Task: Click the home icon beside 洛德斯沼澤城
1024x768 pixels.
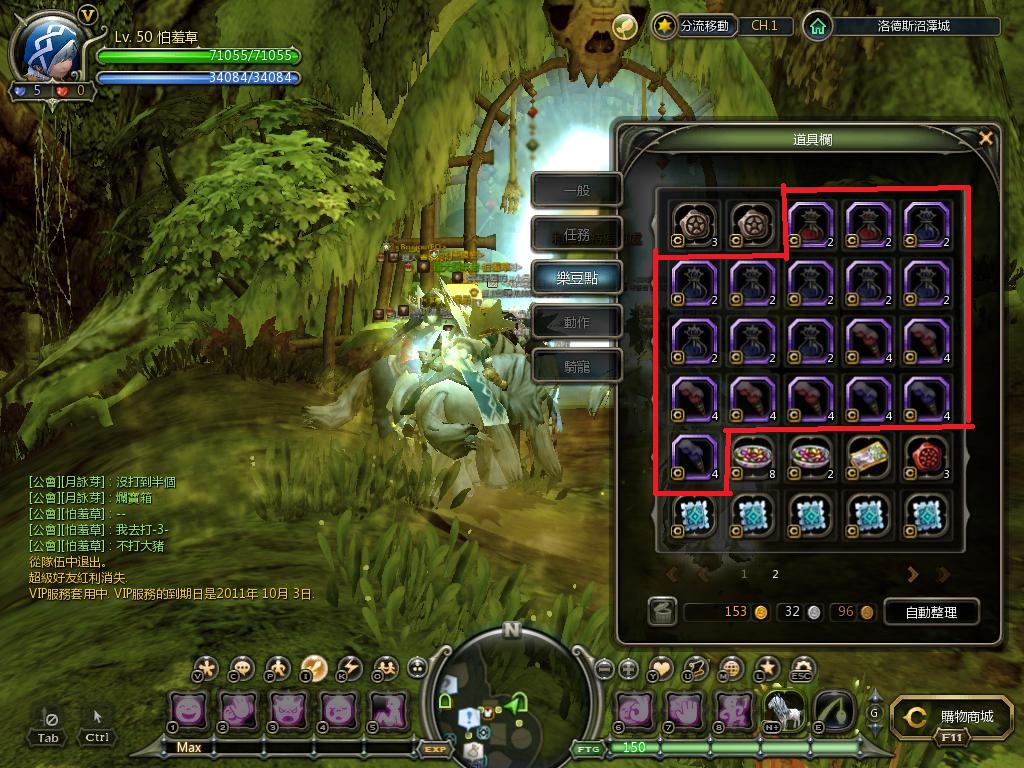Action: pyautogui.click(x=818, y=26)
